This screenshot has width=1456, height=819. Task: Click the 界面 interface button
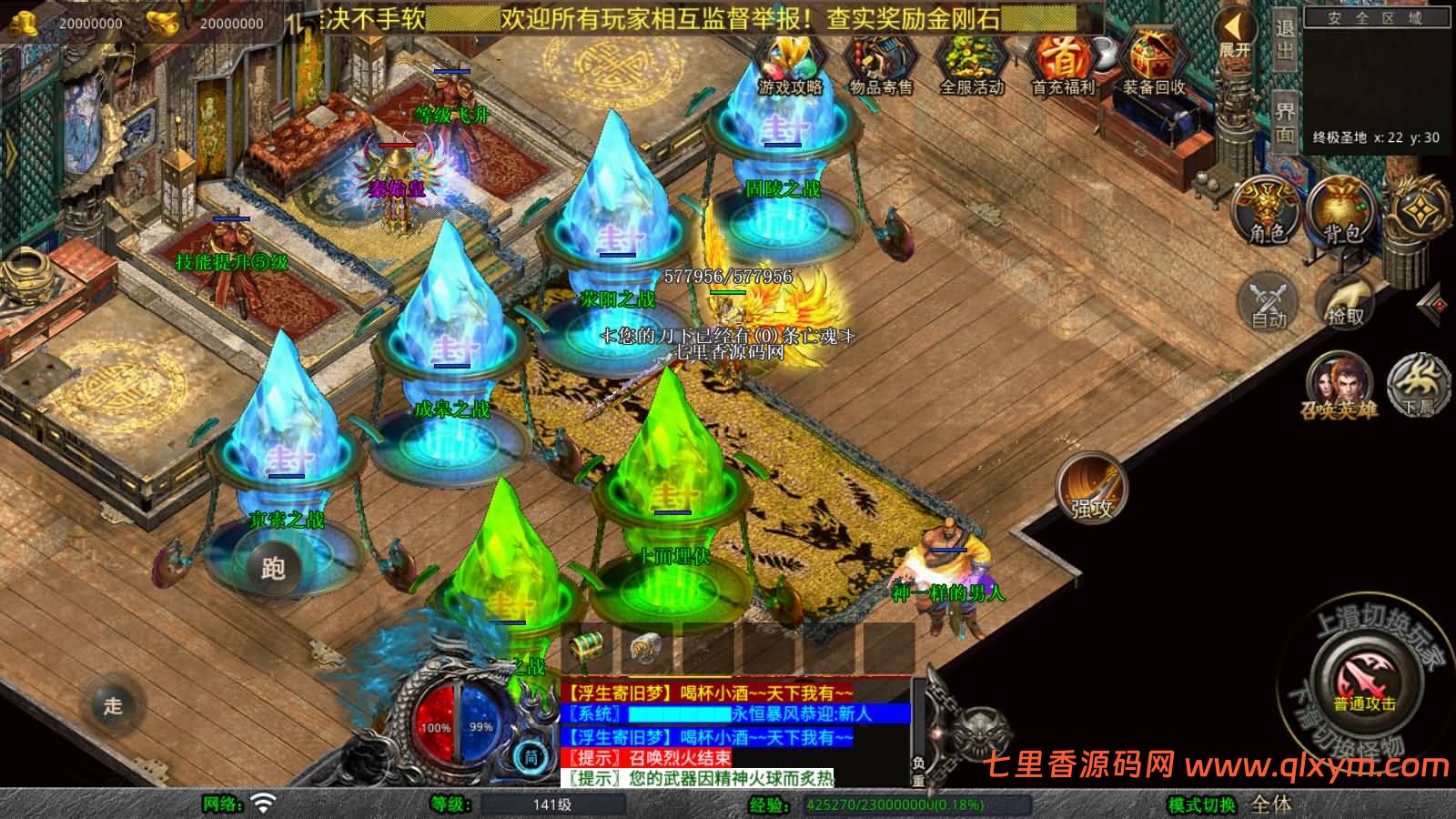1284,121
